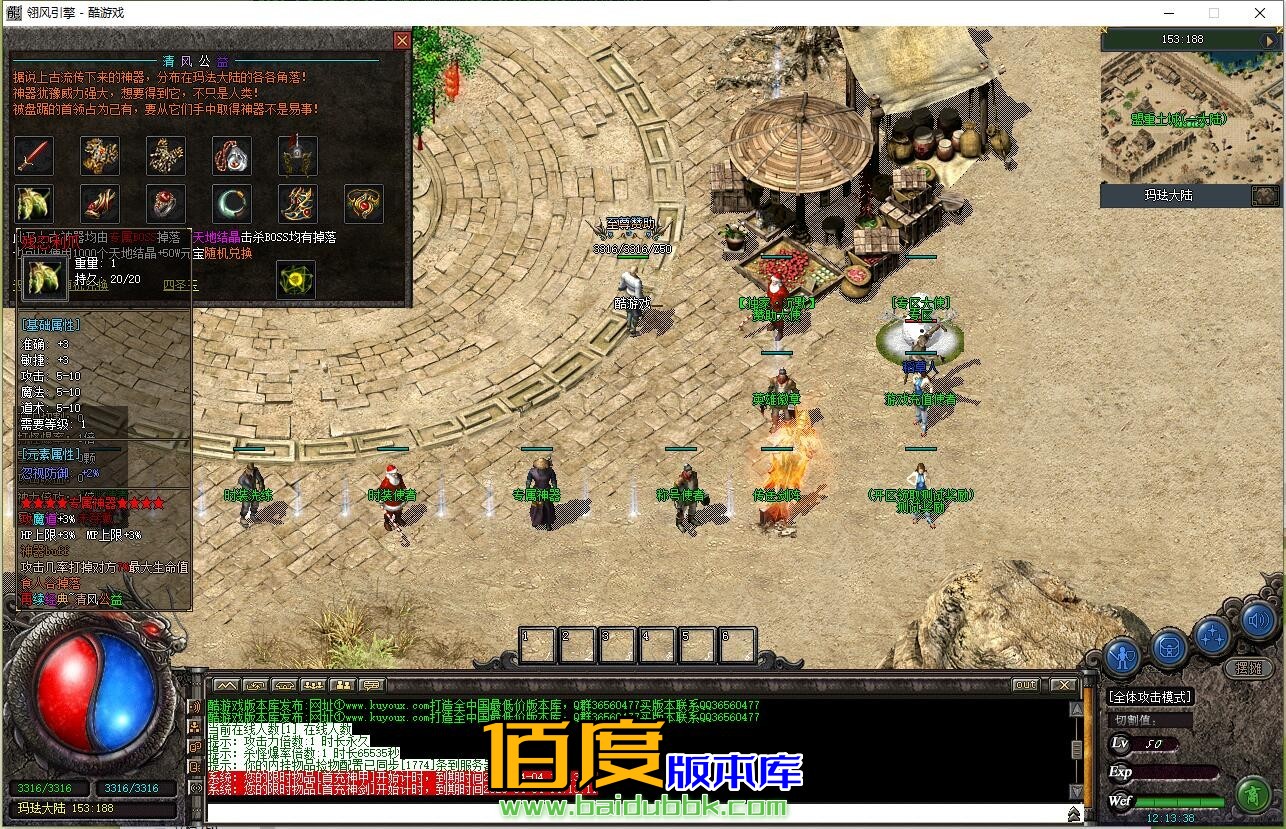Click the glowing yellow rune icon
The height and width of the screenshot is (829, 1286).
click(x=296, y=280)
